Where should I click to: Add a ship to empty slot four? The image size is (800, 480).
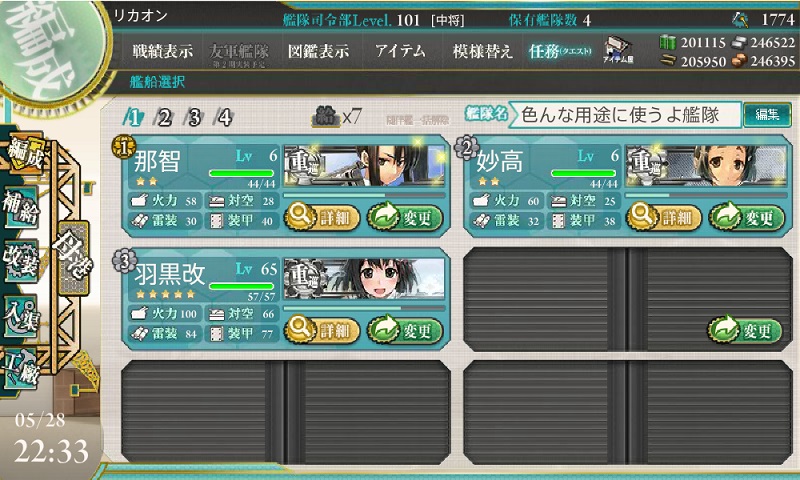(746, 329)
